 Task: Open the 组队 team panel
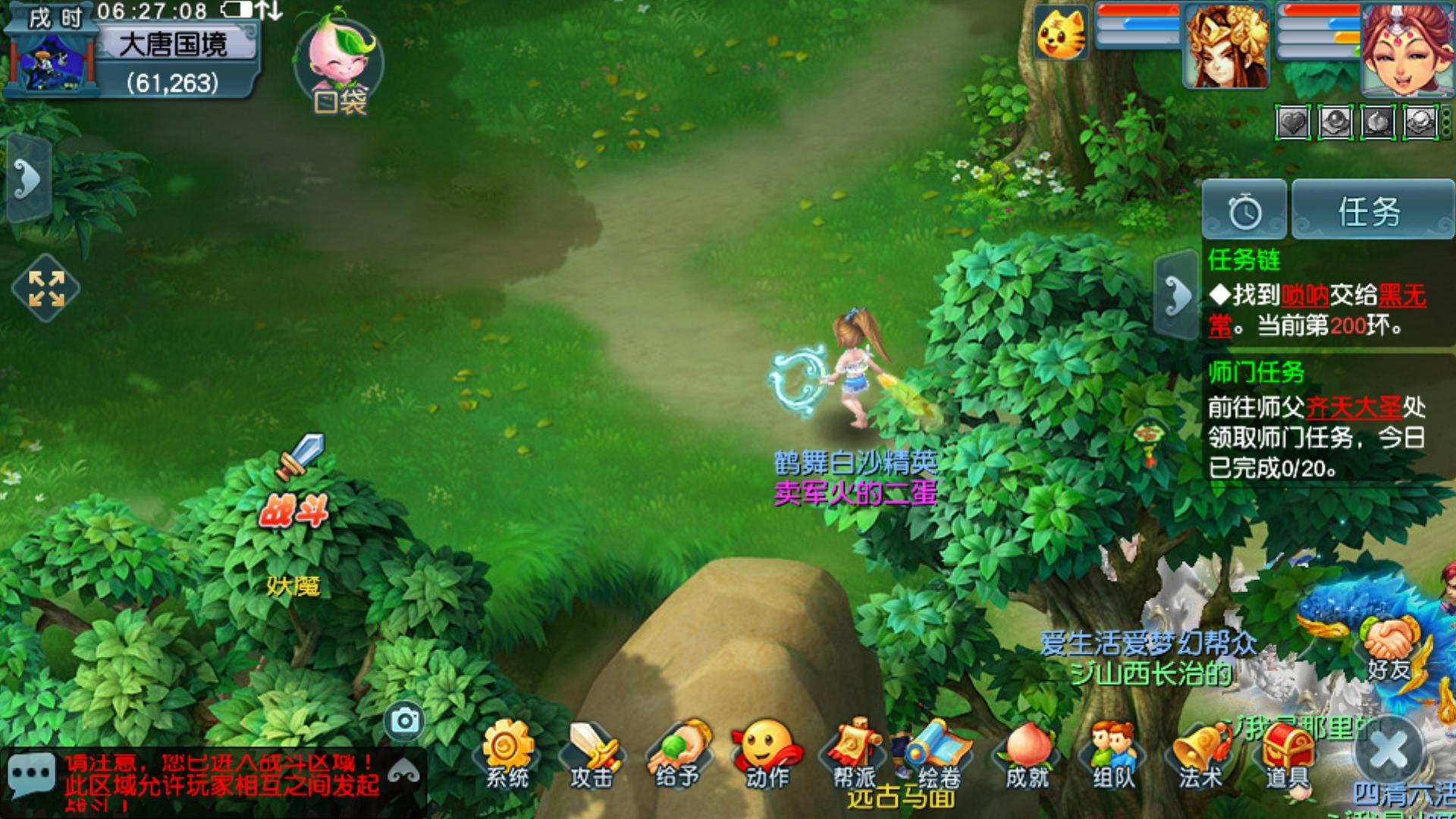pos(1113,755)
